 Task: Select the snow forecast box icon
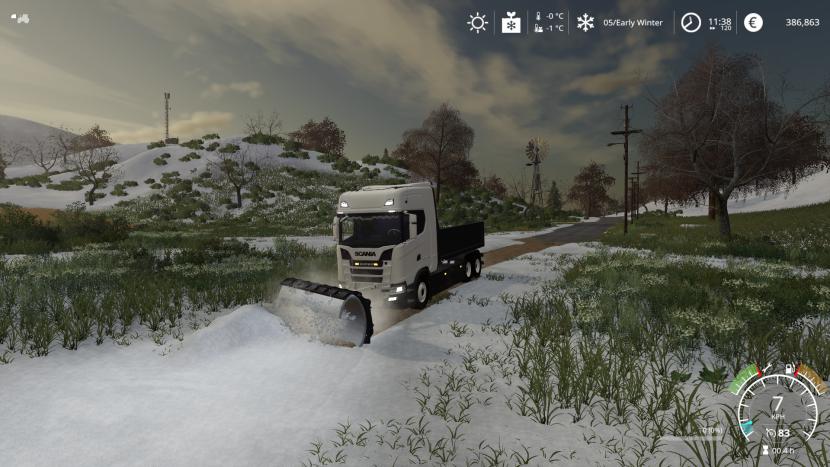click(511, 22)
